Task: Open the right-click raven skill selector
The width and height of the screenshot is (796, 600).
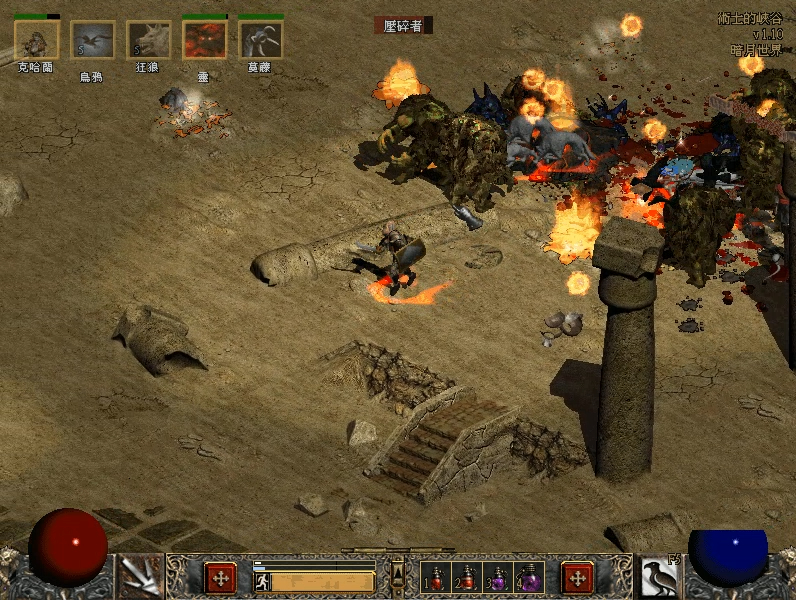Action: pyautogui.click(x=658, y=575)
